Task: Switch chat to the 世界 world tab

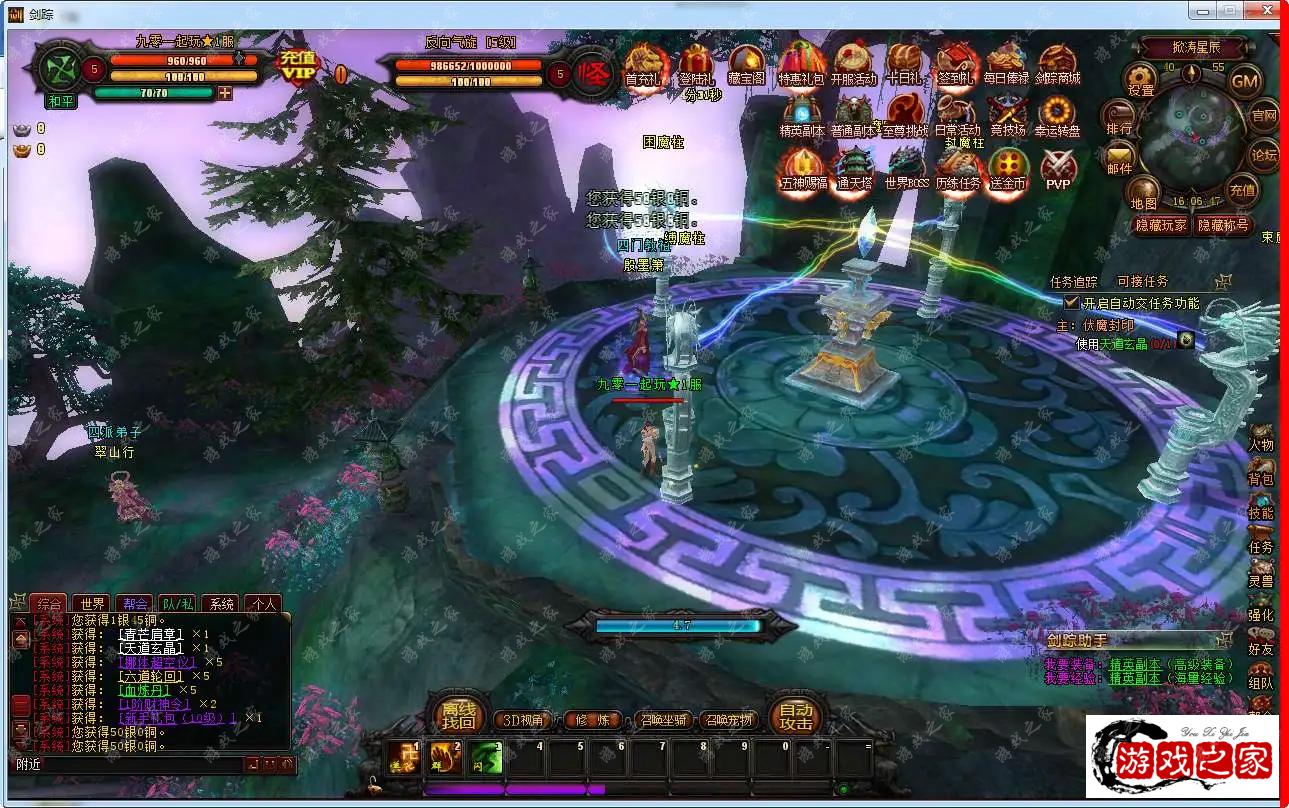Action: 93,604
